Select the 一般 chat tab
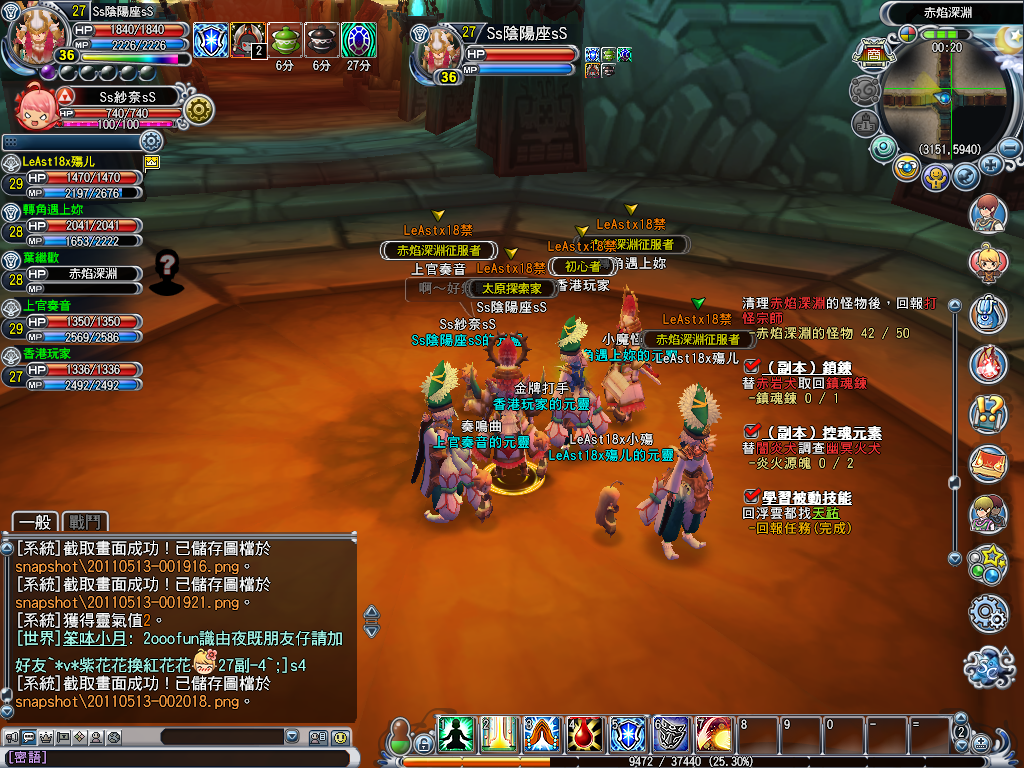 click(34, 521)
